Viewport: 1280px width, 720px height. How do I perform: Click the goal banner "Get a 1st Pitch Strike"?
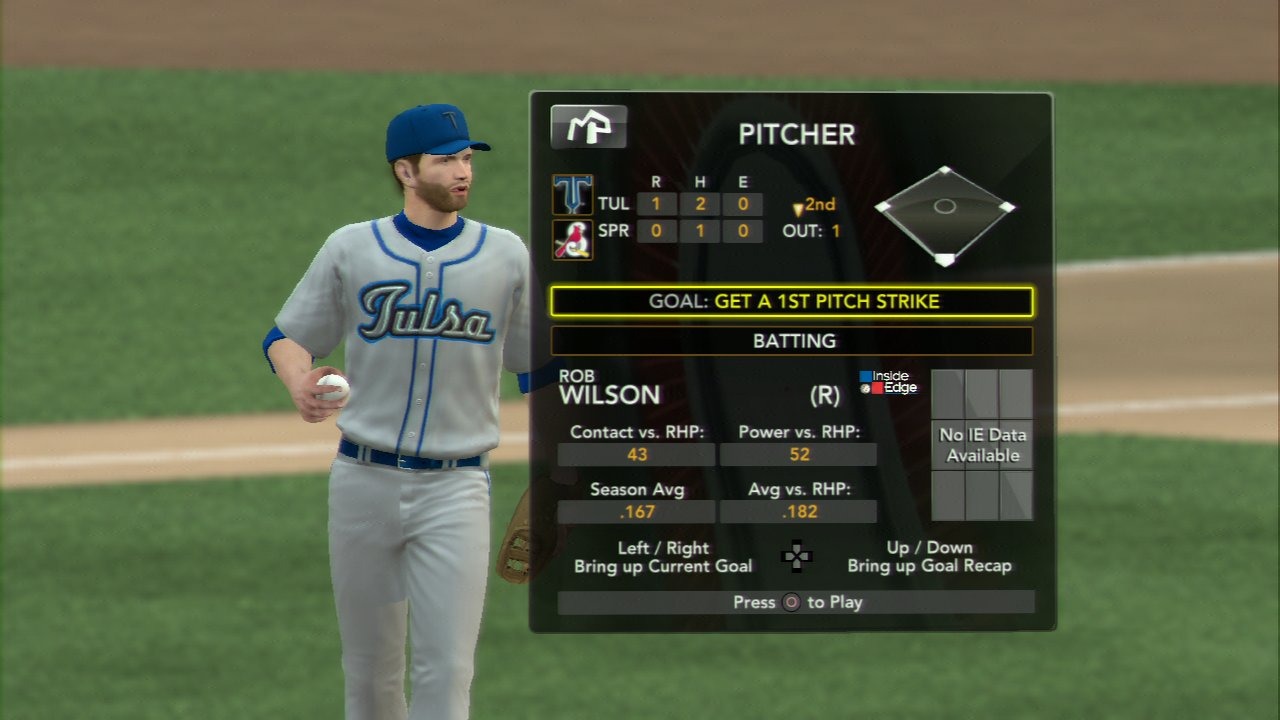pos(792,301)
